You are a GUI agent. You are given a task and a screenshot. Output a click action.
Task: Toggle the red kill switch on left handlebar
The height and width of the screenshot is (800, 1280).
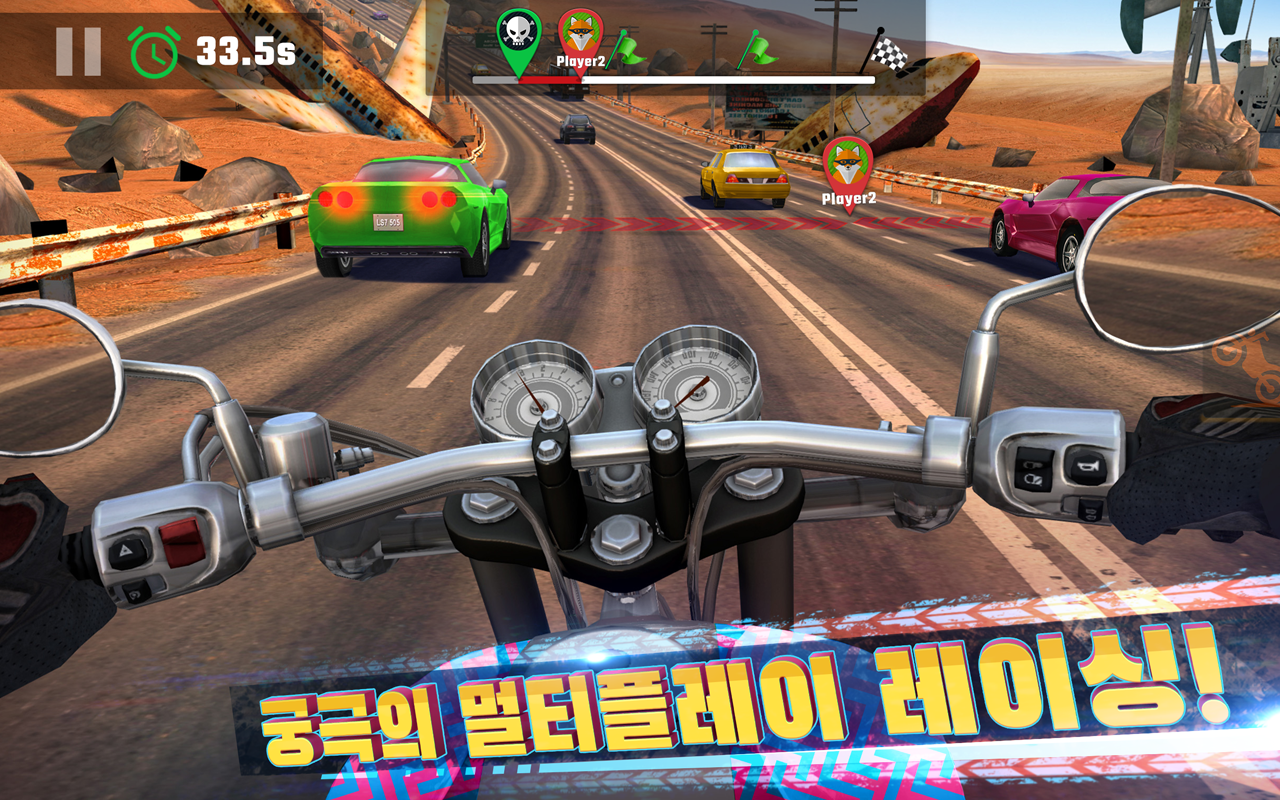click(x=183, y=540)
